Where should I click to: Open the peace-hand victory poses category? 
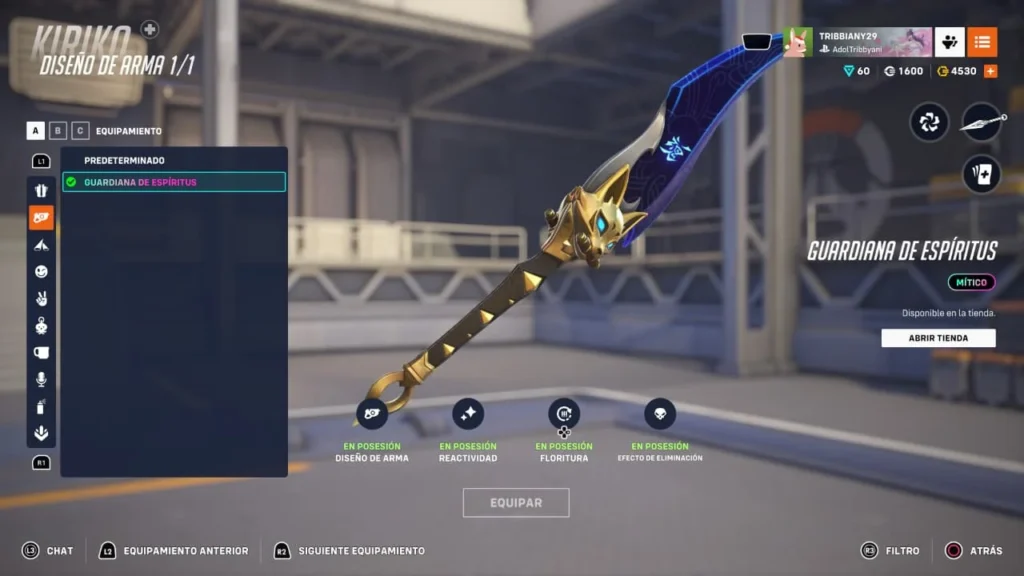tap(41, 299)
